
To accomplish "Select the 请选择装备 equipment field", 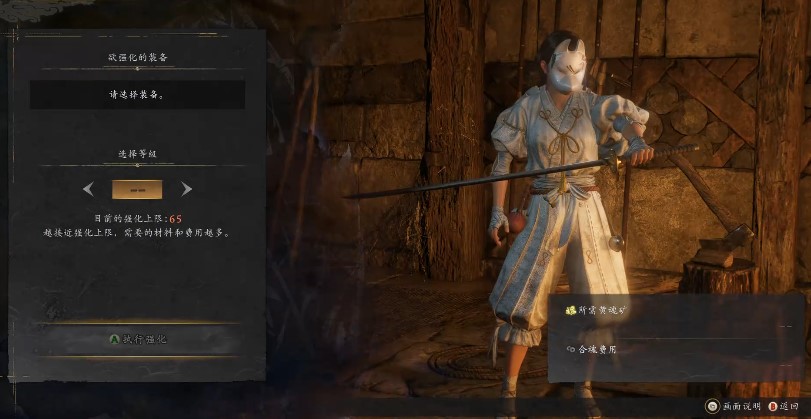I will tap(137, 95).
